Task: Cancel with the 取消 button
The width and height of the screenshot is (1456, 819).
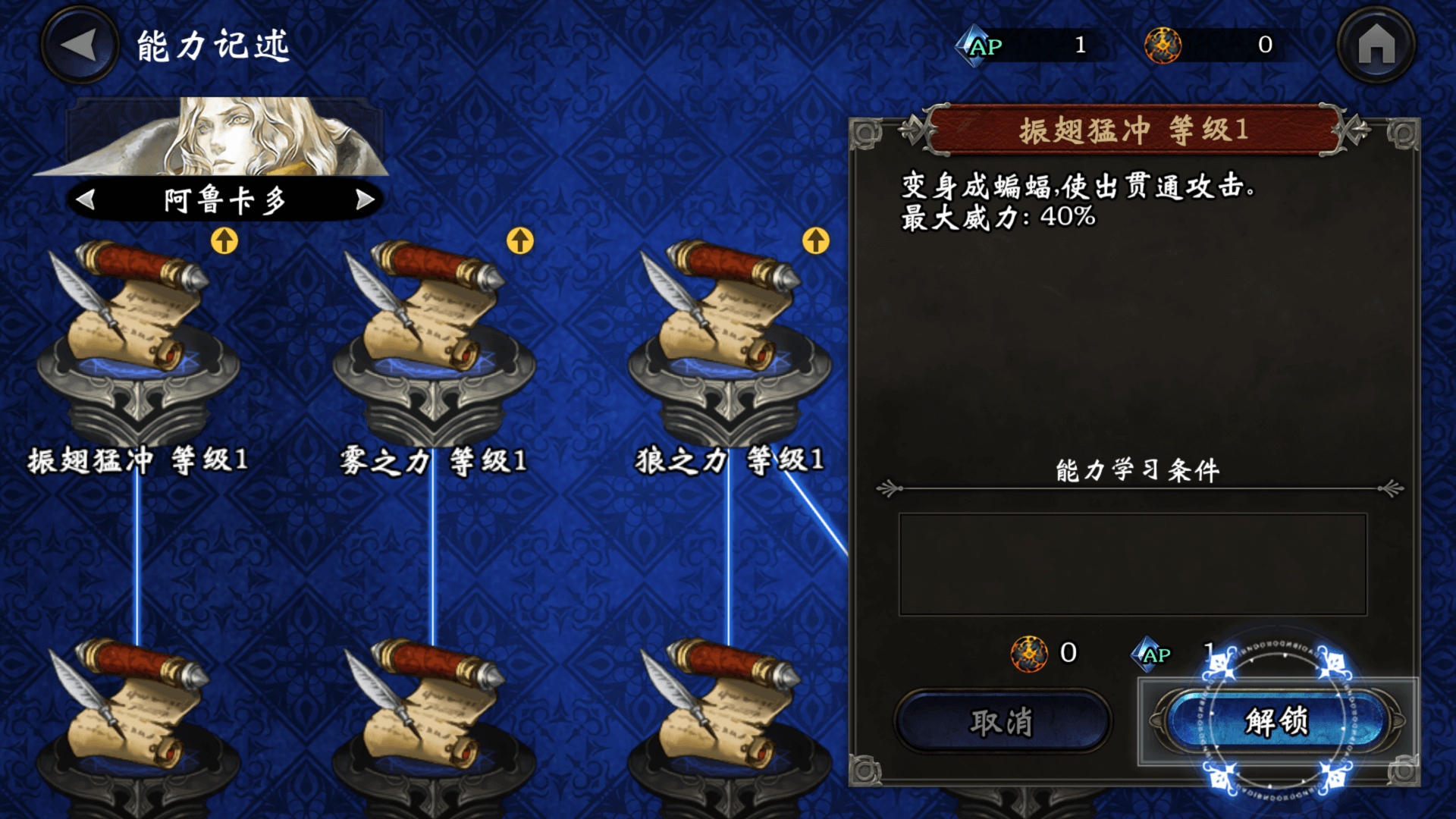Action: coord(1003,721)
